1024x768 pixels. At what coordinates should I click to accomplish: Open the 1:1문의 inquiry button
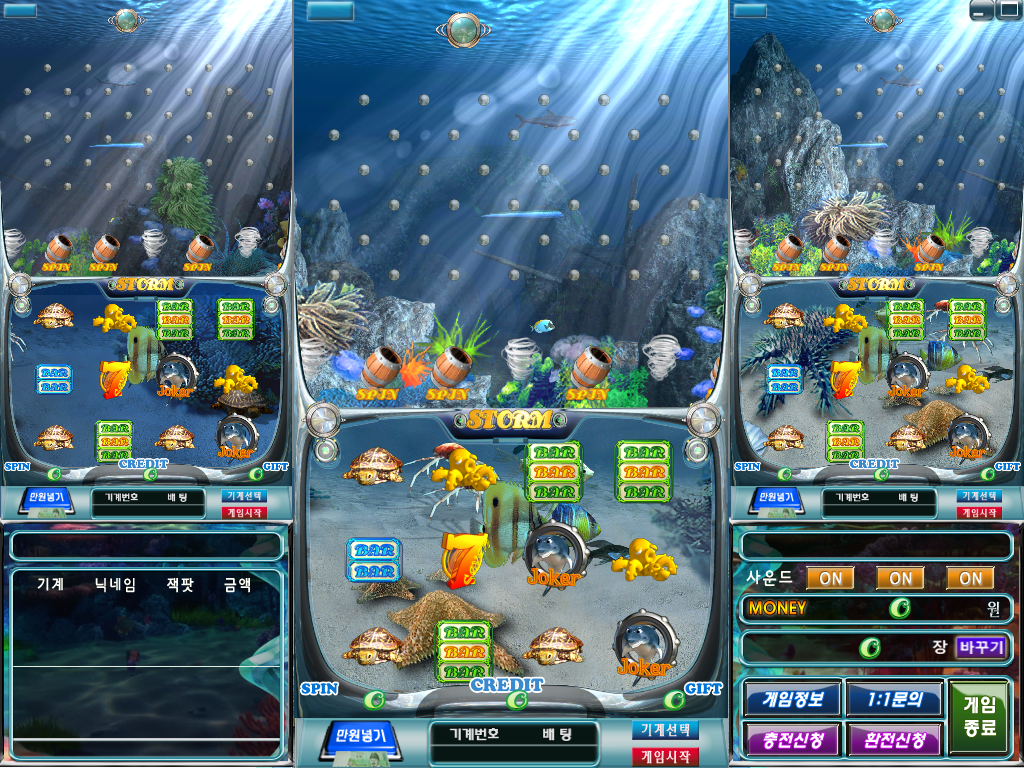pos(894,698)
